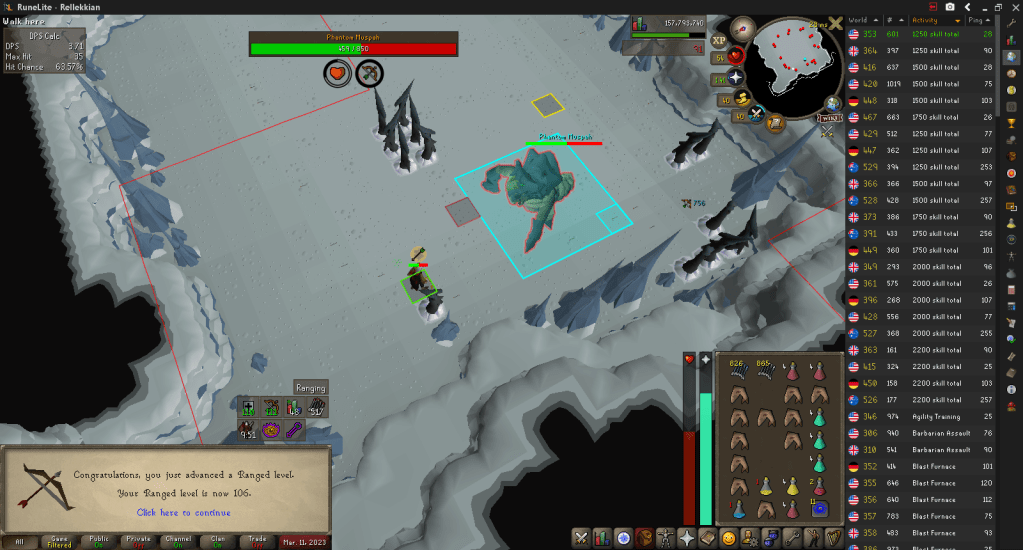The width and height of the screenshot is (1023, 550).
Task: Open the Game chat filter tab
Action: point(59,541)
